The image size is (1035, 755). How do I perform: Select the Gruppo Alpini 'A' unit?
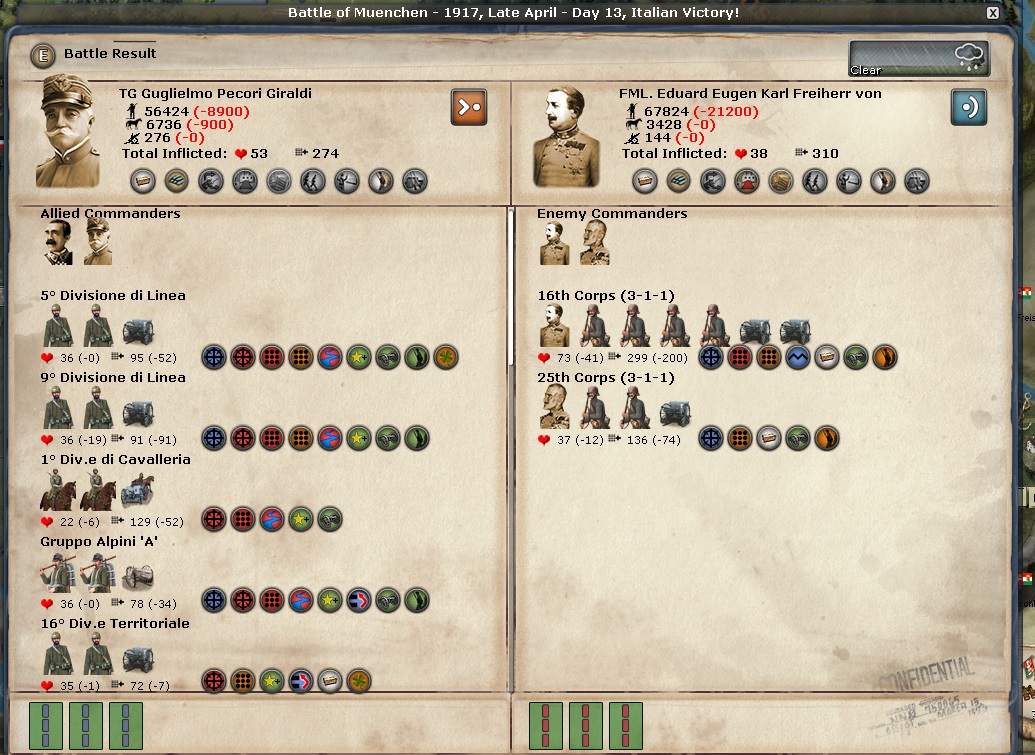click(x=99, y=542)
